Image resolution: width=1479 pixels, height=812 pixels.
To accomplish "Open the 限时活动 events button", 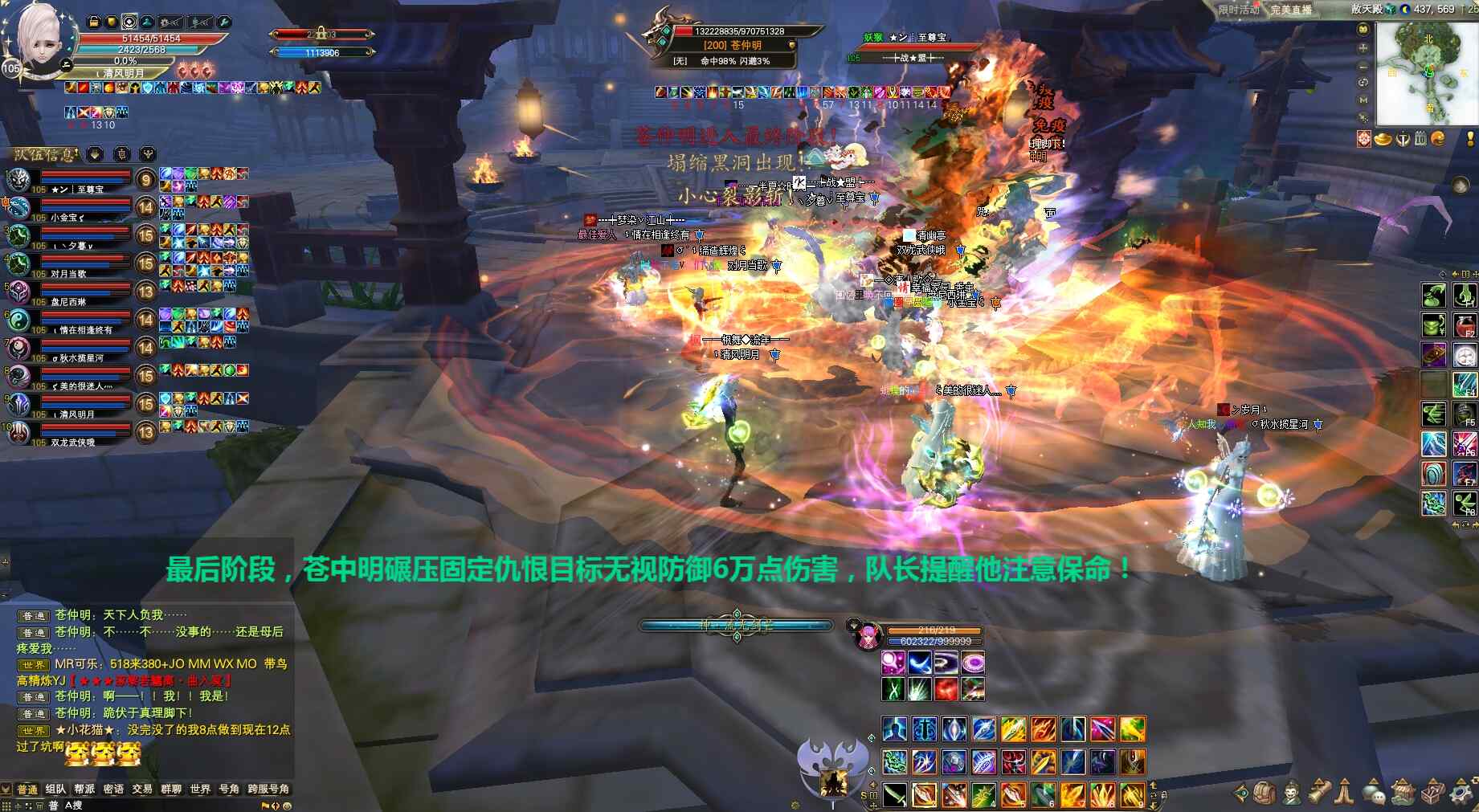I will pos(1238,10).
